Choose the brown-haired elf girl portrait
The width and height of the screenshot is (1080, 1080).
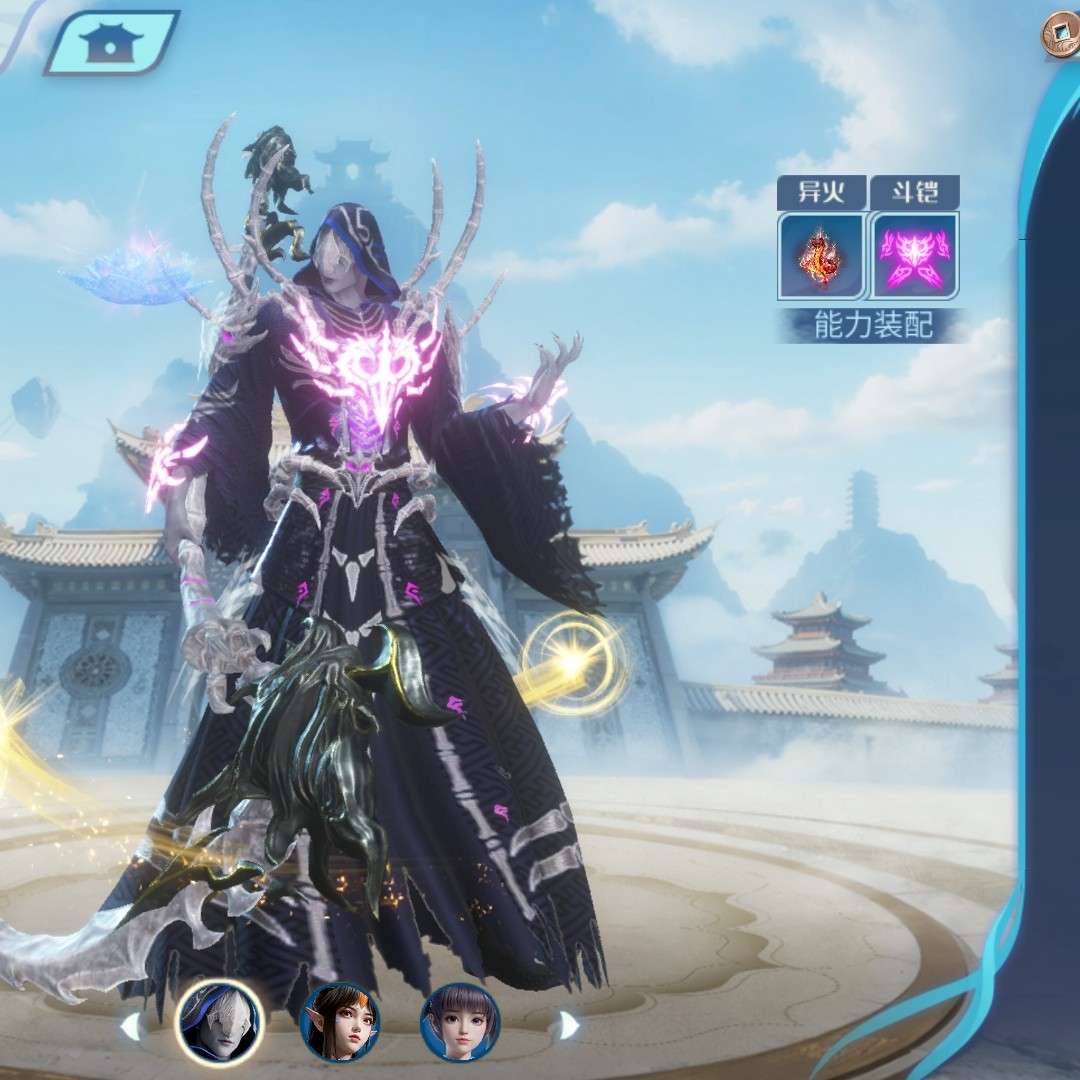click(x=340, y=1022)
